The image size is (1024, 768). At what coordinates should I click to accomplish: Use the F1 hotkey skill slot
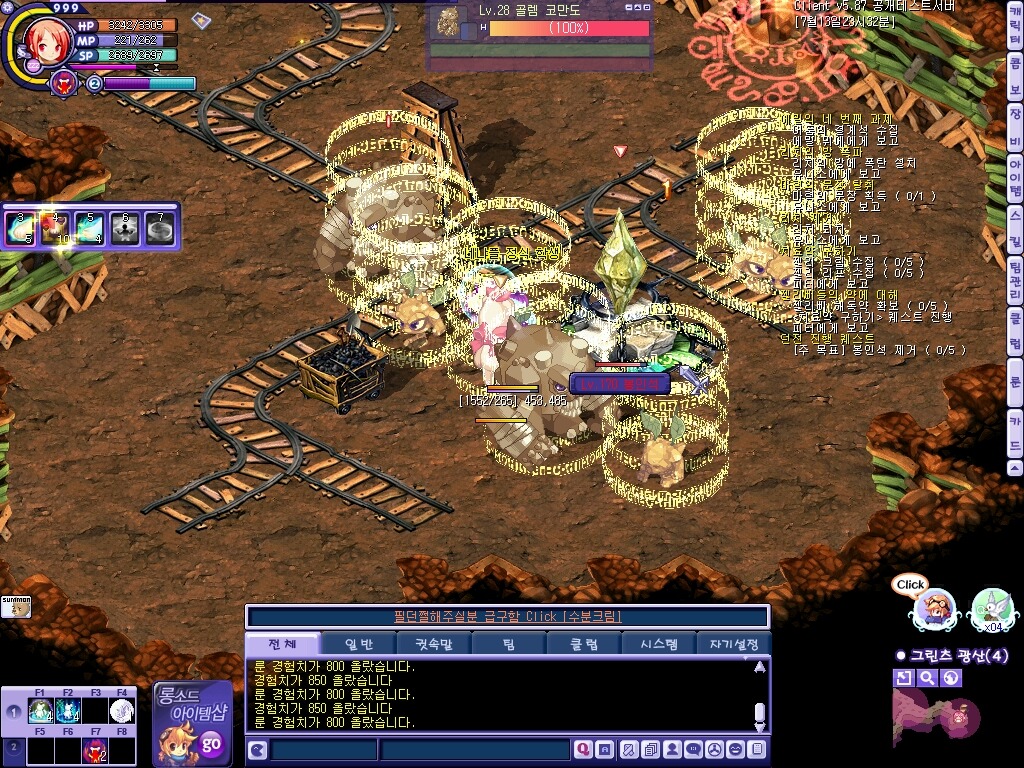[41, 711]
